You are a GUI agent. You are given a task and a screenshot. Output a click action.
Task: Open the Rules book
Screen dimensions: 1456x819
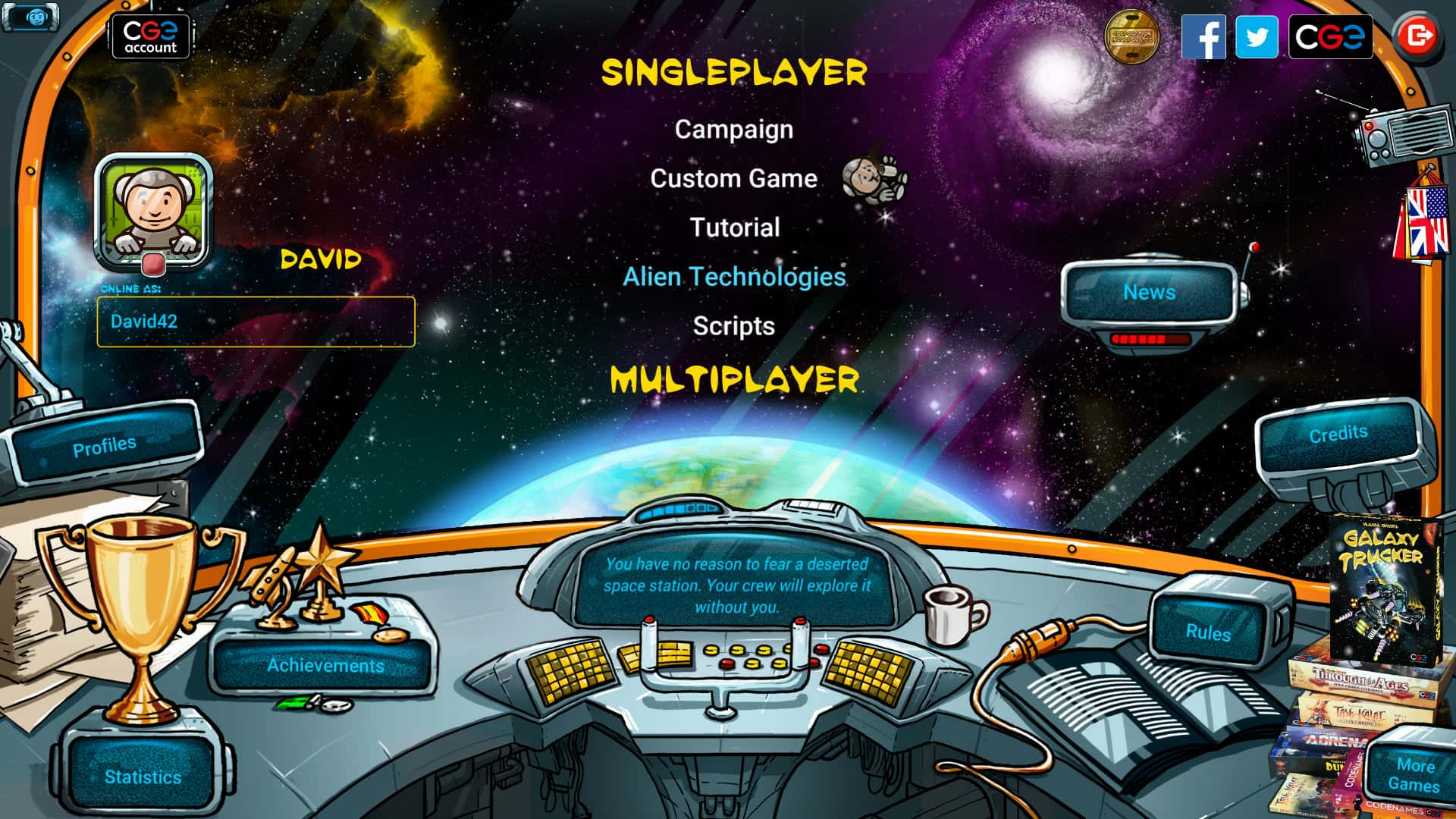pyautogui.click(x=1207, y=632)
